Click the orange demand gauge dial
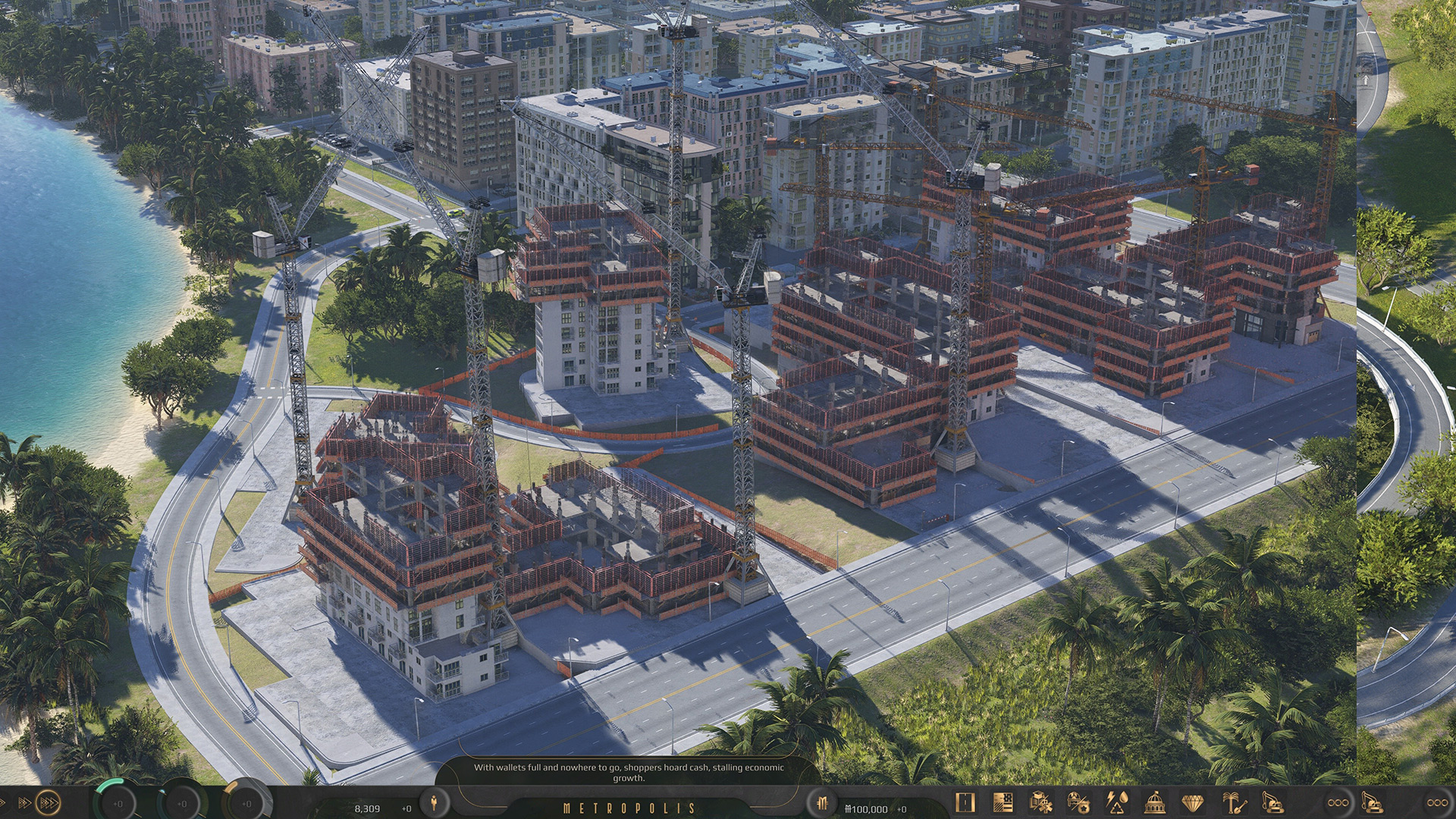 tap(246, 802)
